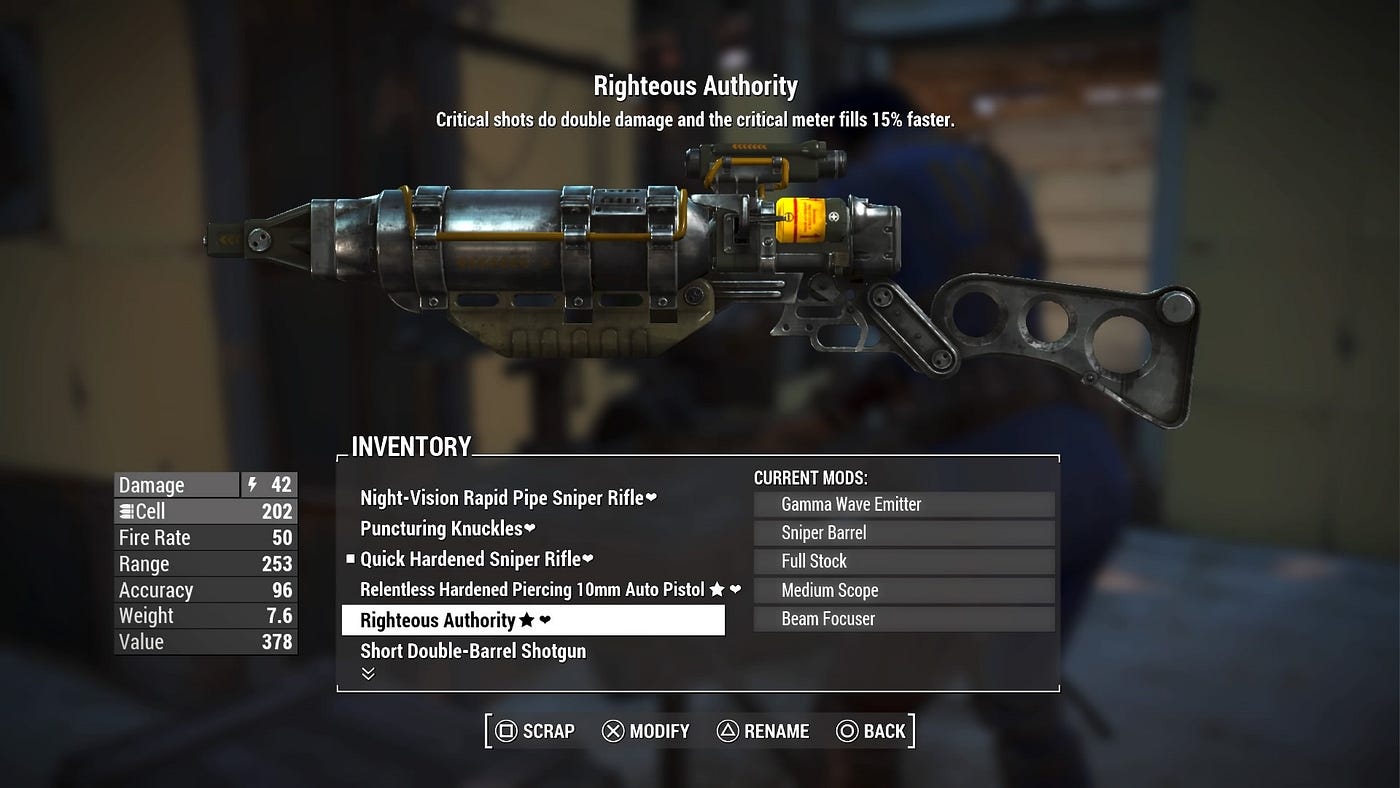This screenshot has width=1400, height=788.
Task: Select the Beam Focuser mod
Action: click(904, 619)
